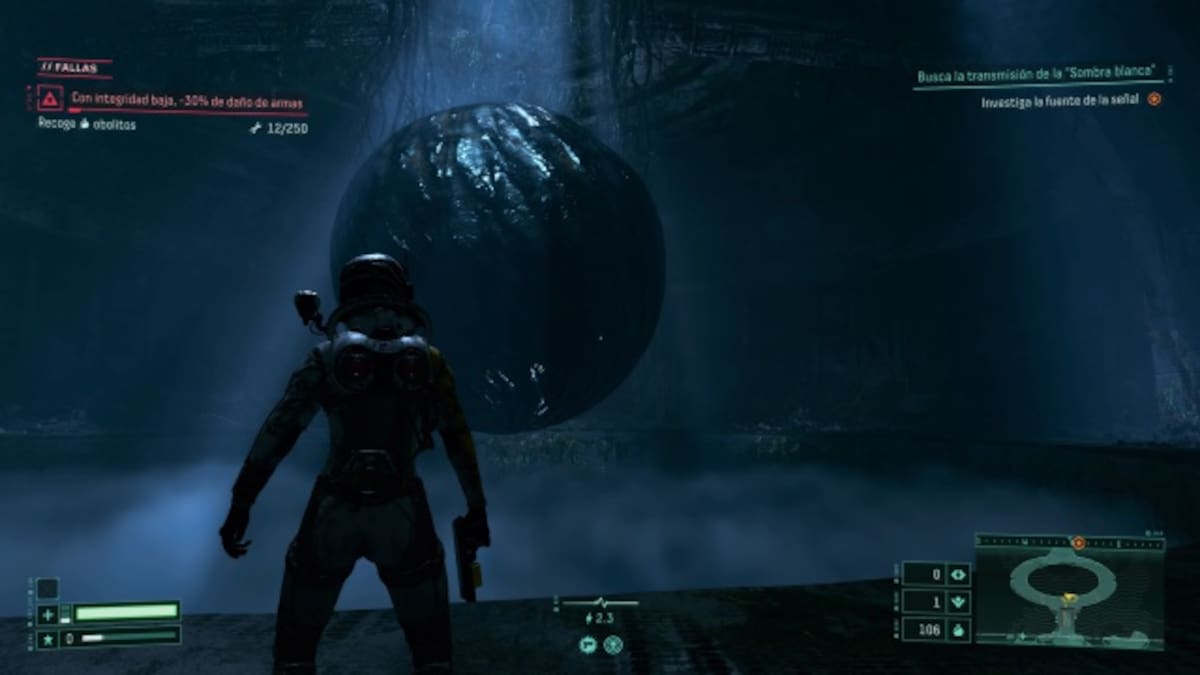This screenshot has width=1200, height=675.
Task: Select the "FALLAS" malfunction header
Action: pos(74,68)
